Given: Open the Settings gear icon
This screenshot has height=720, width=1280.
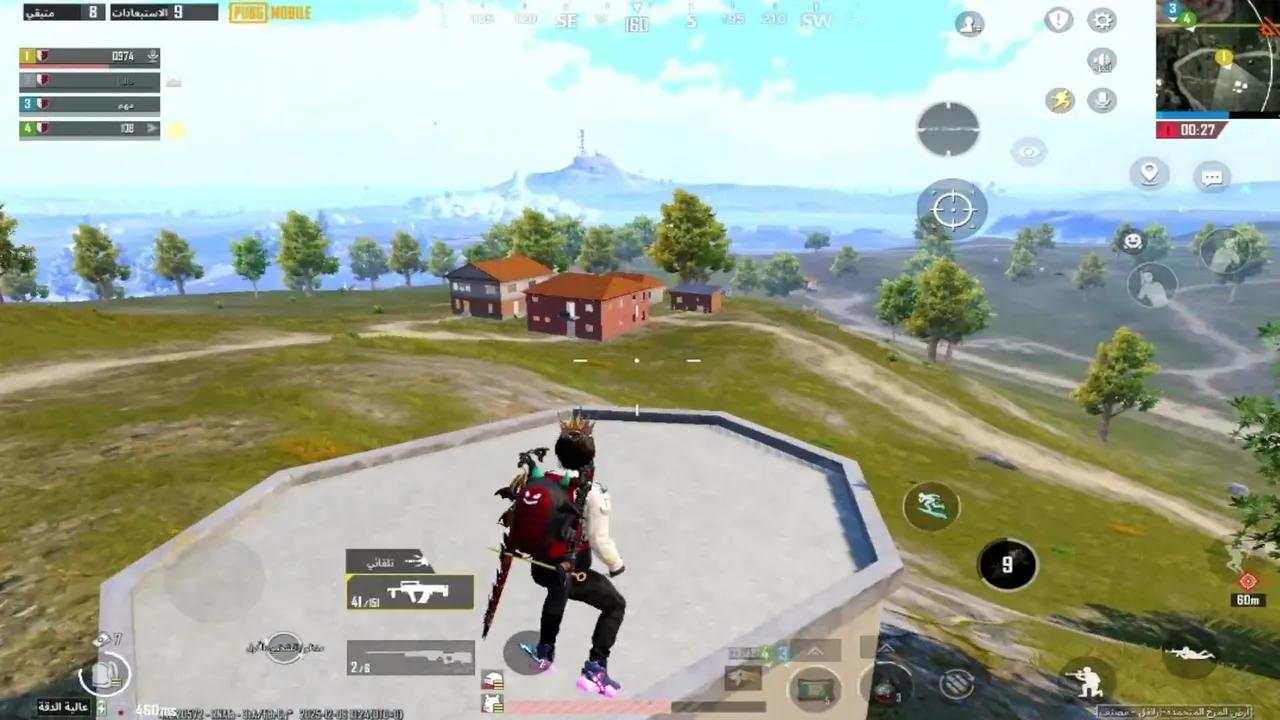Looking at the screenshot, I should click(1101, 20).
